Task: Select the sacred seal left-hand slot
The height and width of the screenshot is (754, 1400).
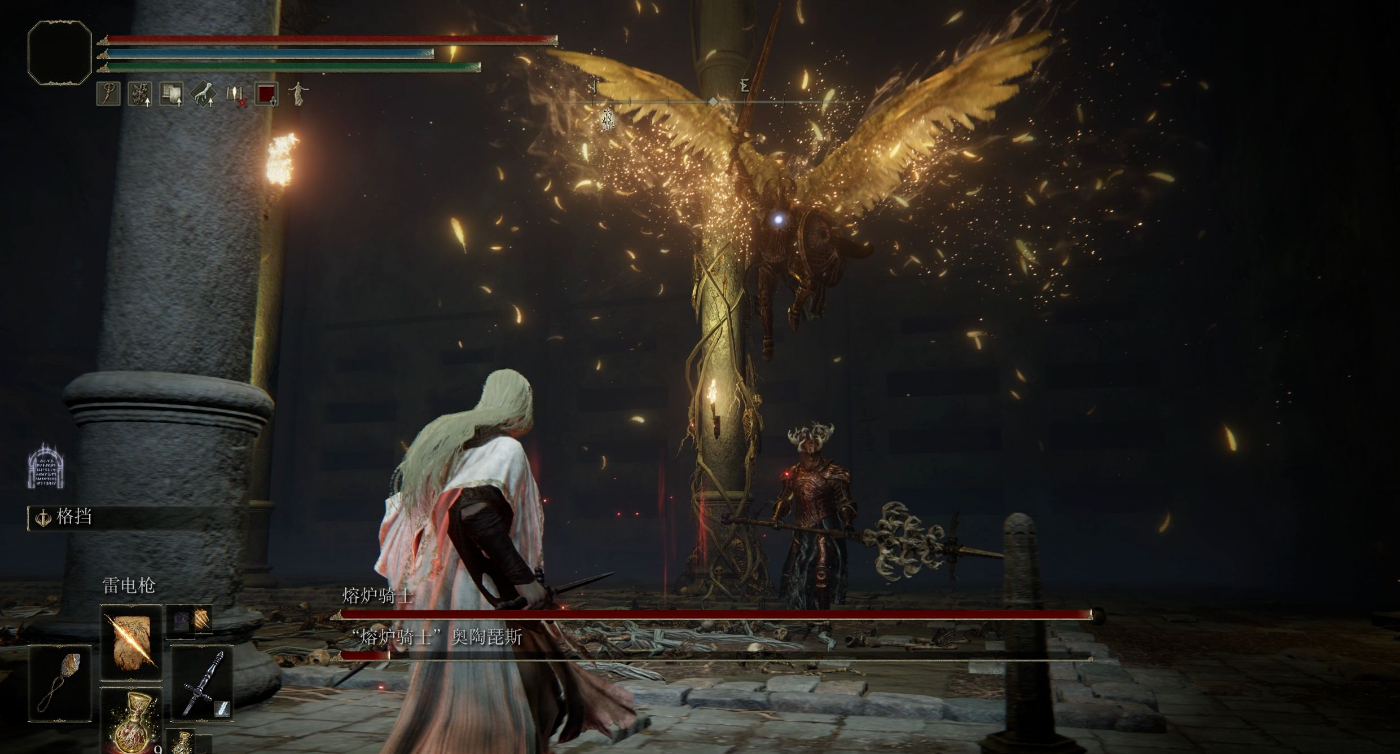Action: tap(60, 683)
